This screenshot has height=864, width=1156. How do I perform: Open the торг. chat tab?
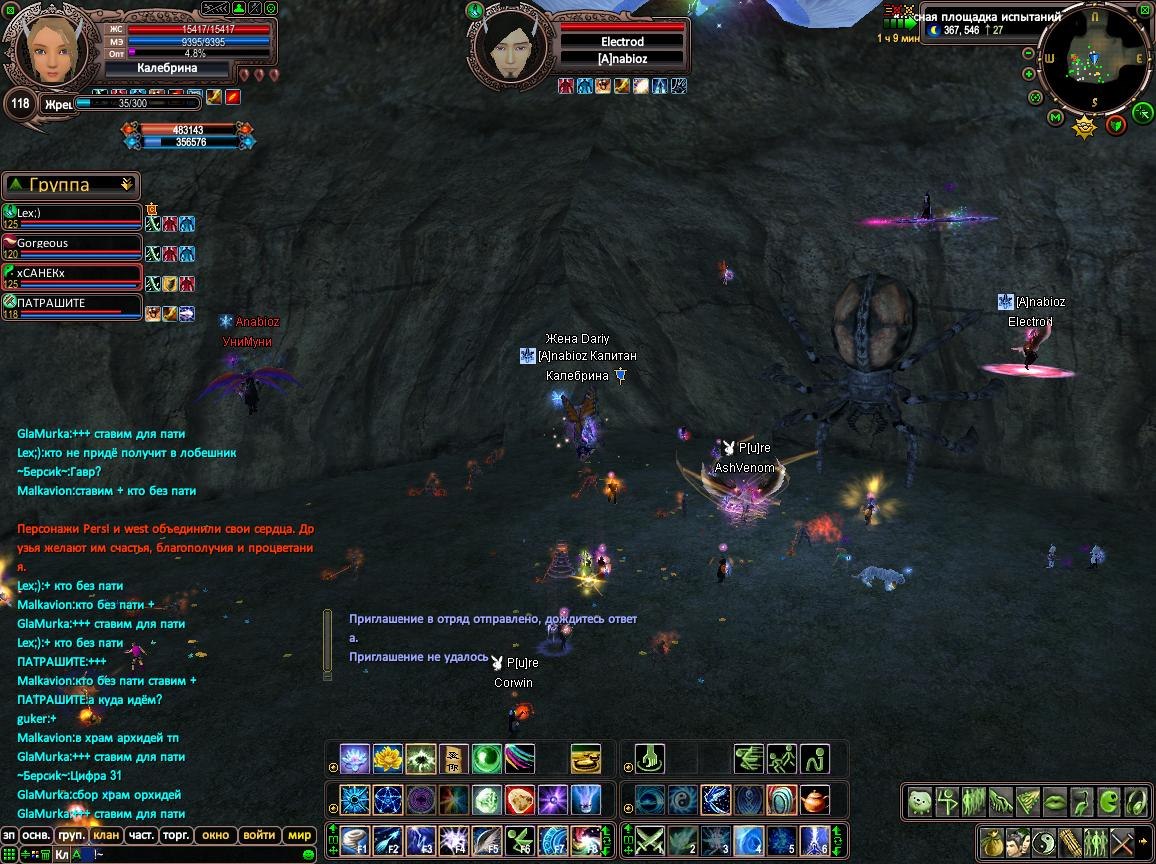177,835
